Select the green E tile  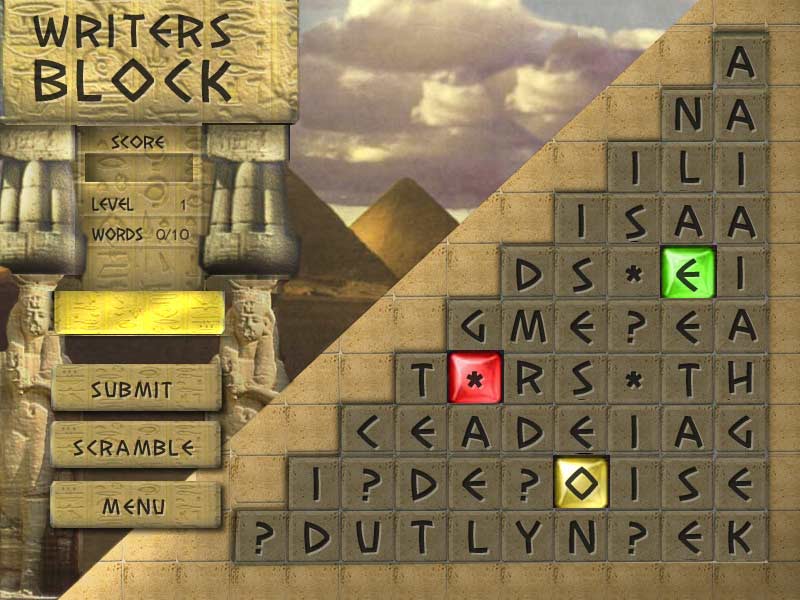click(687, 273)
